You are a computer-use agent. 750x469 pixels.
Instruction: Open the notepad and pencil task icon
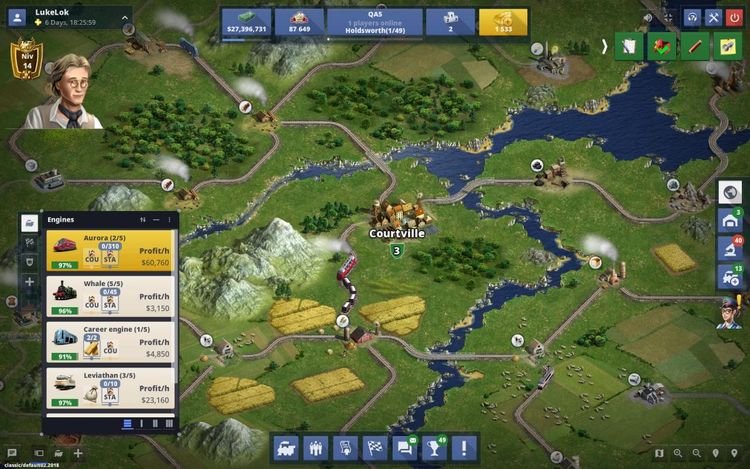[628, 46]
